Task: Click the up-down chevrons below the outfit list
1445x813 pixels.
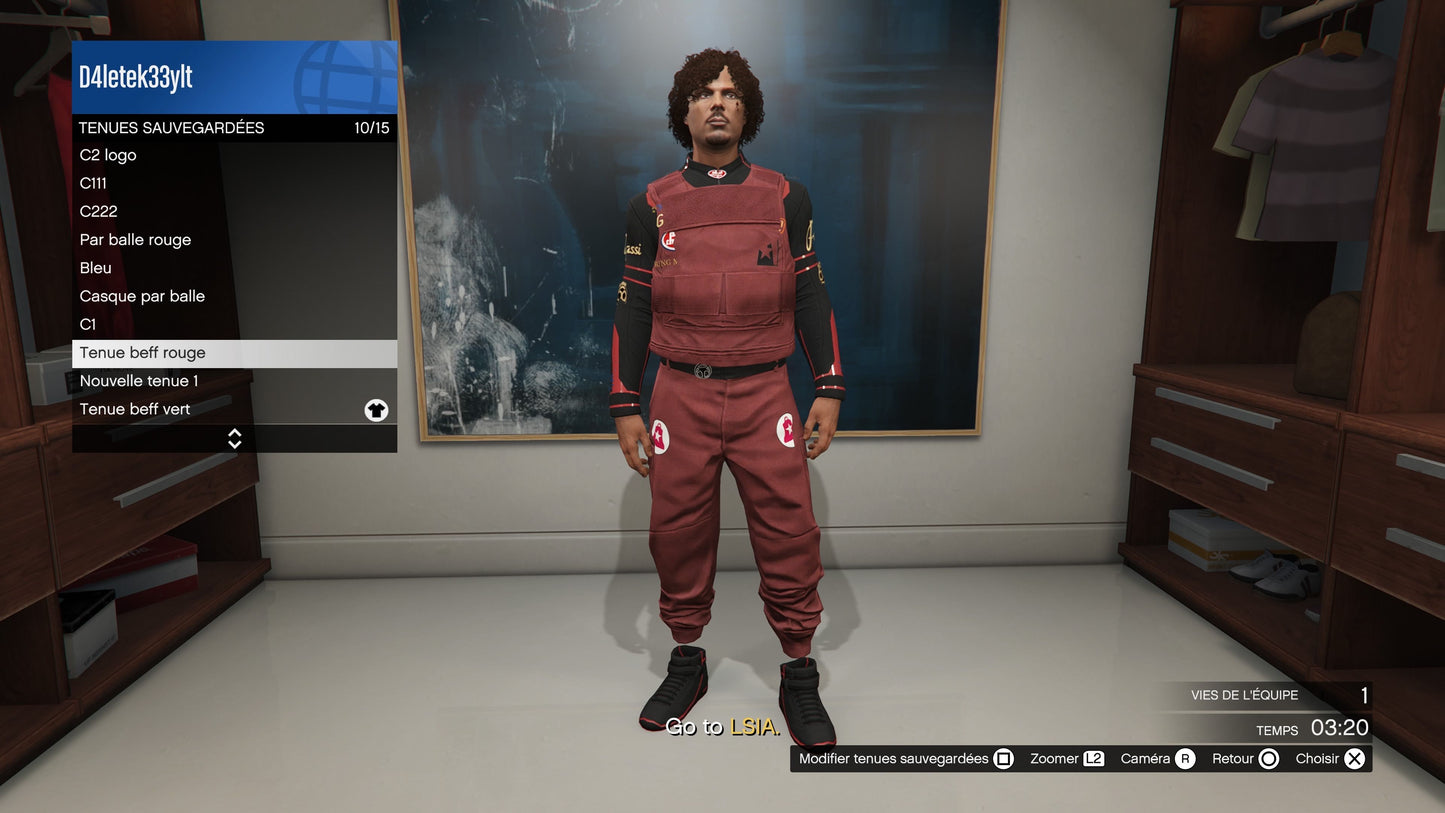Action: 234,438
